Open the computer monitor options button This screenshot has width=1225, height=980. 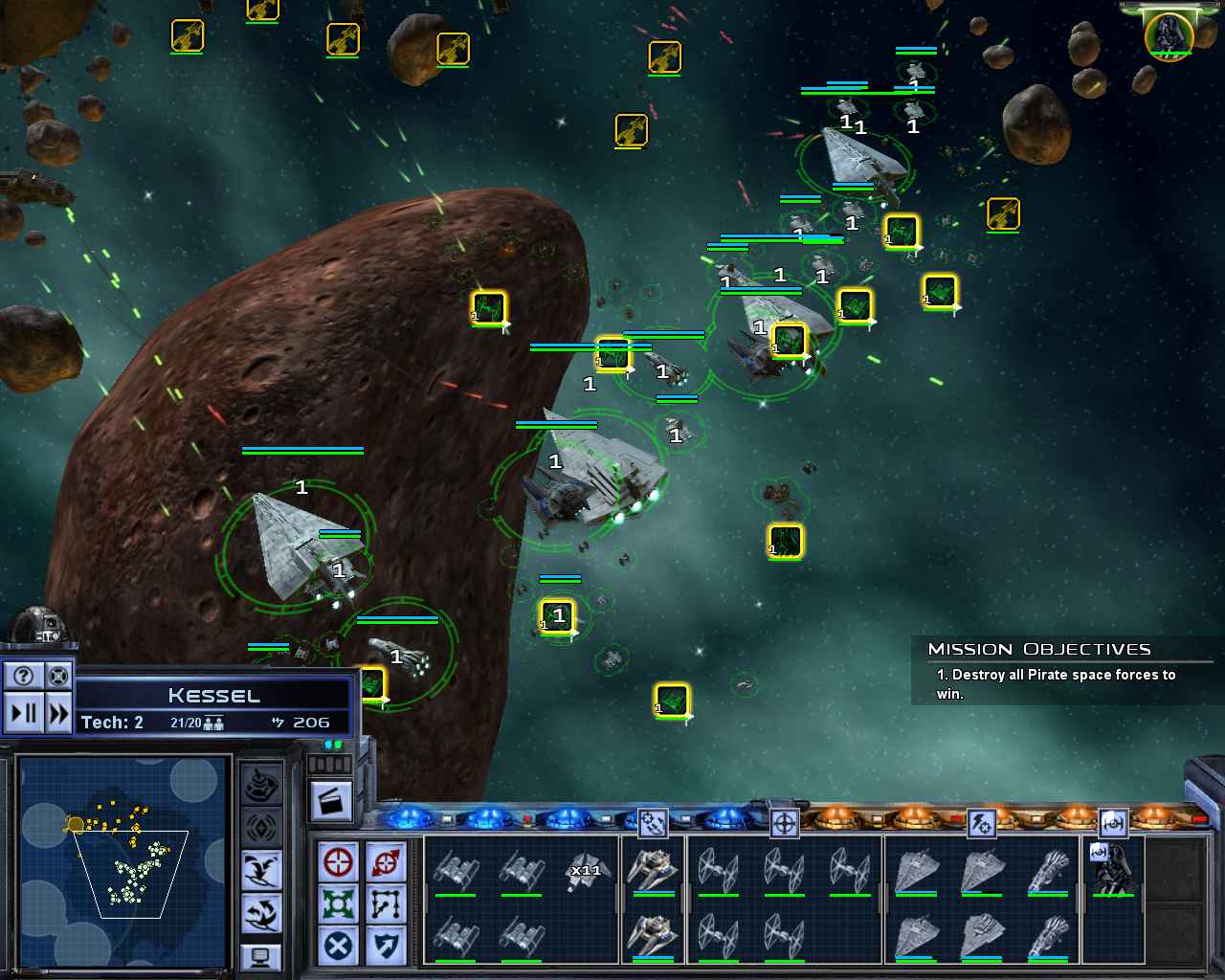pyautogui.click(x=261, y=955)
